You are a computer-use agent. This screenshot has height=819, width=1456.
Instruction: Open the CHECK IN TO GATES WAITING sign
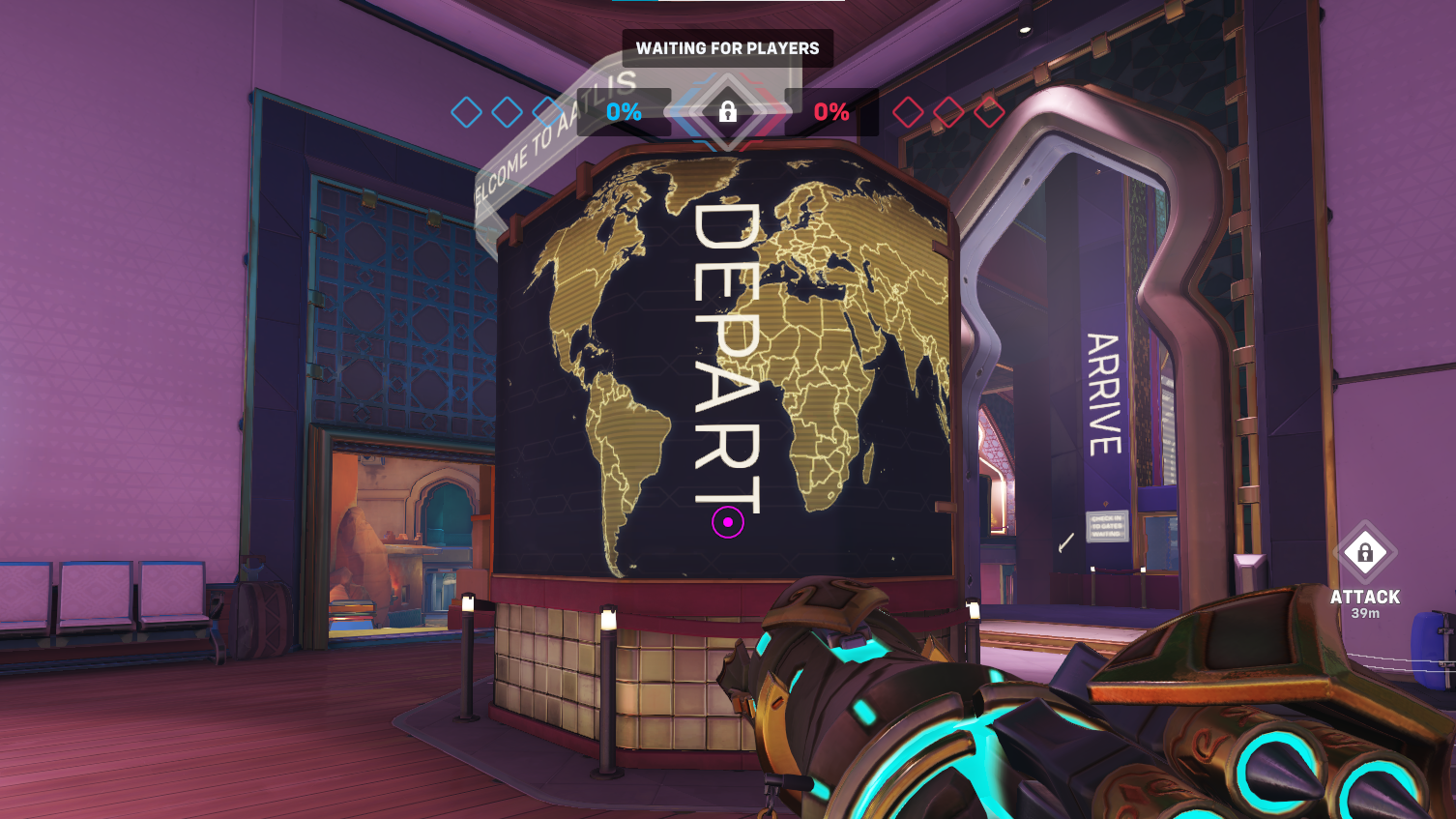tap(1107, 526)
